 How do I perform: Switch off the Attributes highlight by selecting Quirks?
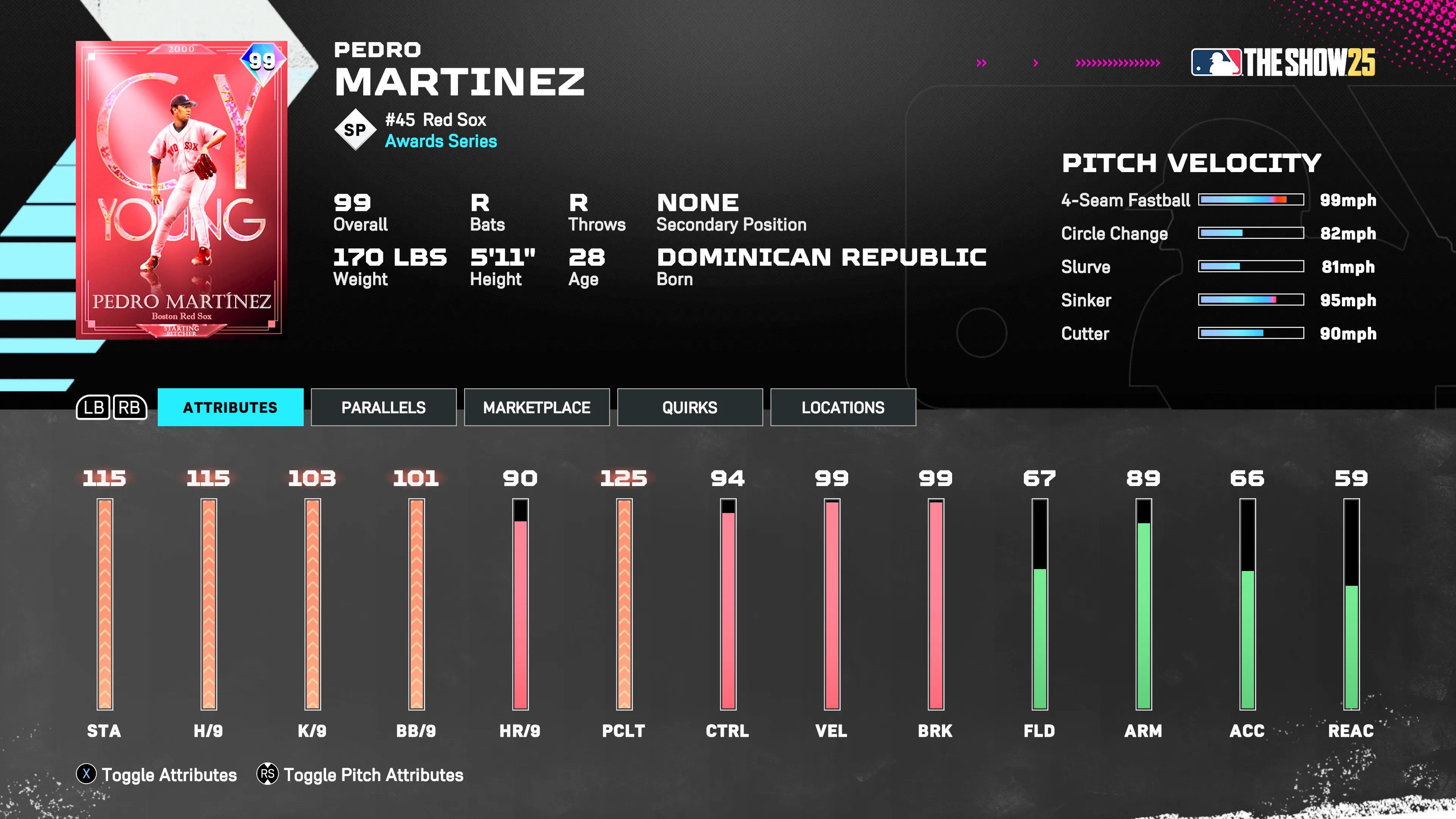point(690,407)
